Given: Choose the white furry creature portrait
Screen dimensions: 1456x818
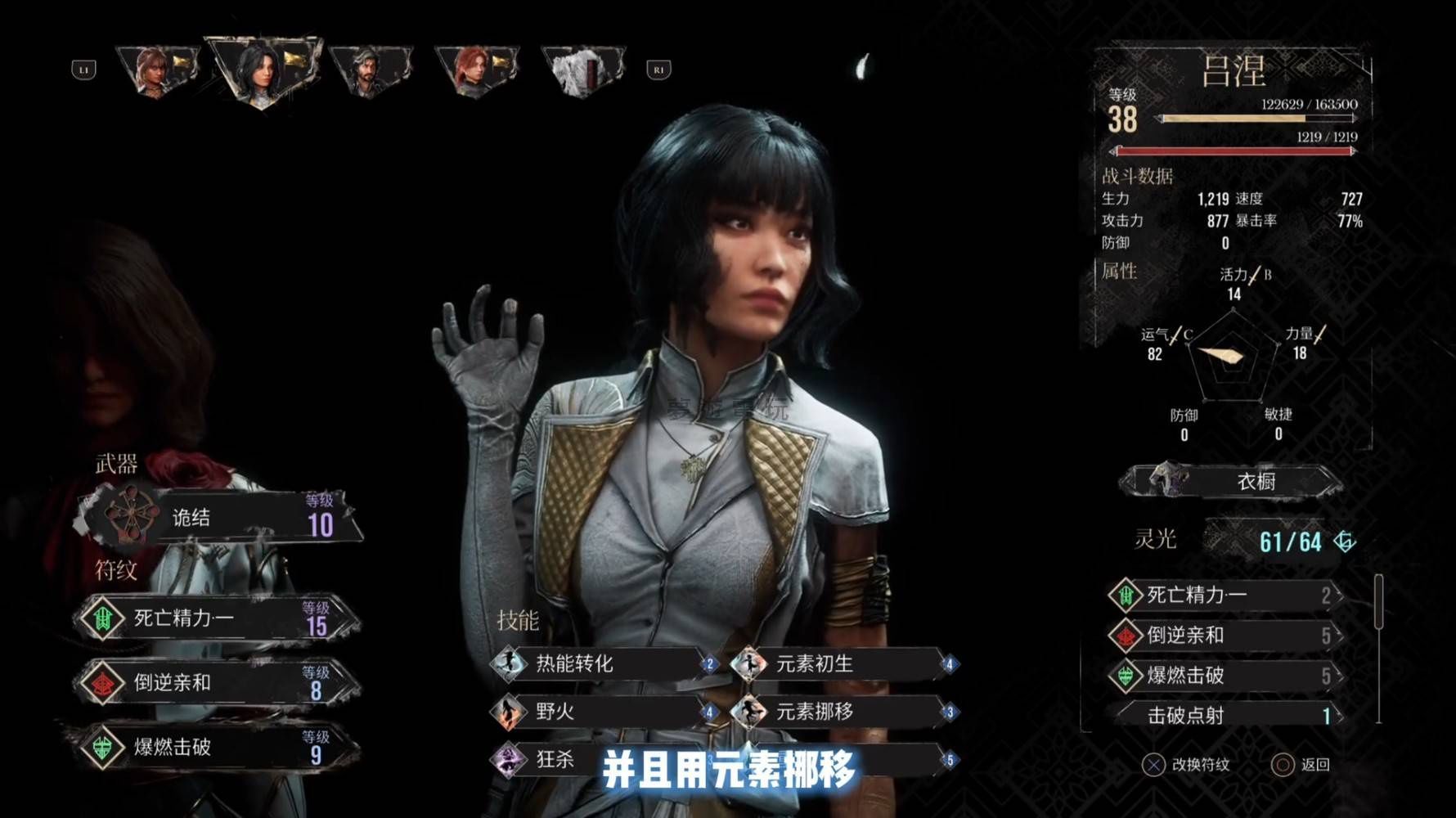Looking at the screenshot, I should (582, 70).
